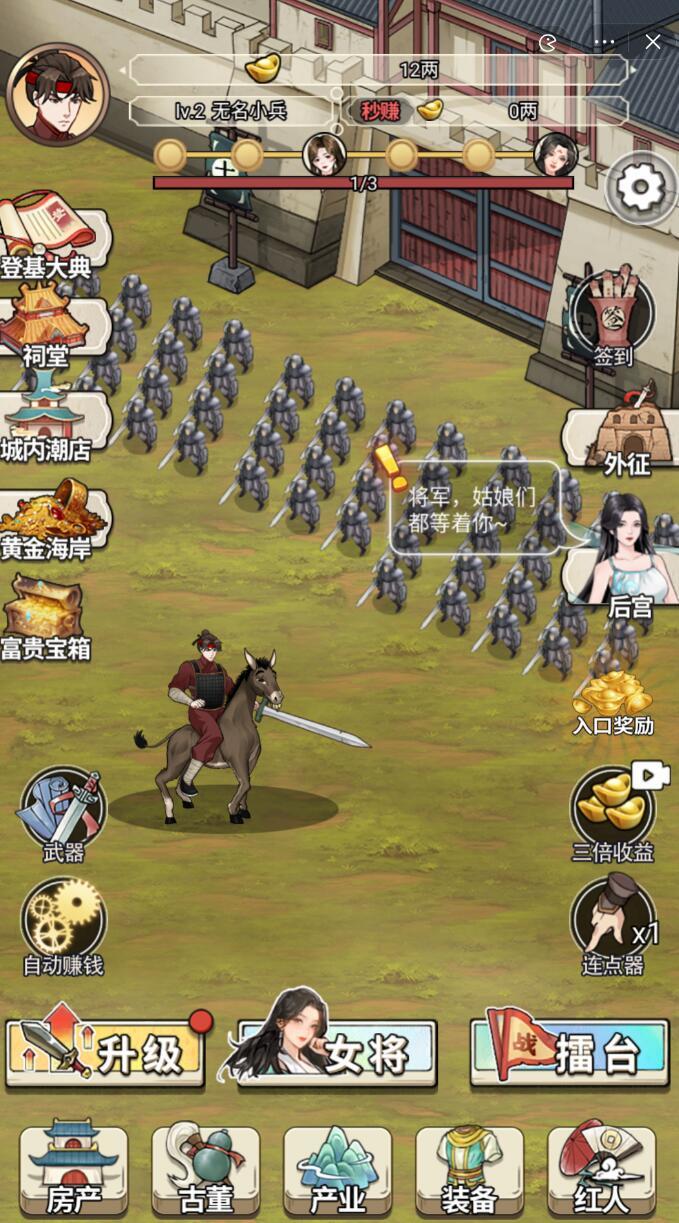Switch to the 装备 equipment tab
This screenshot has height=1223, width=679.
pyautogui.click(x=470, y=1169)
